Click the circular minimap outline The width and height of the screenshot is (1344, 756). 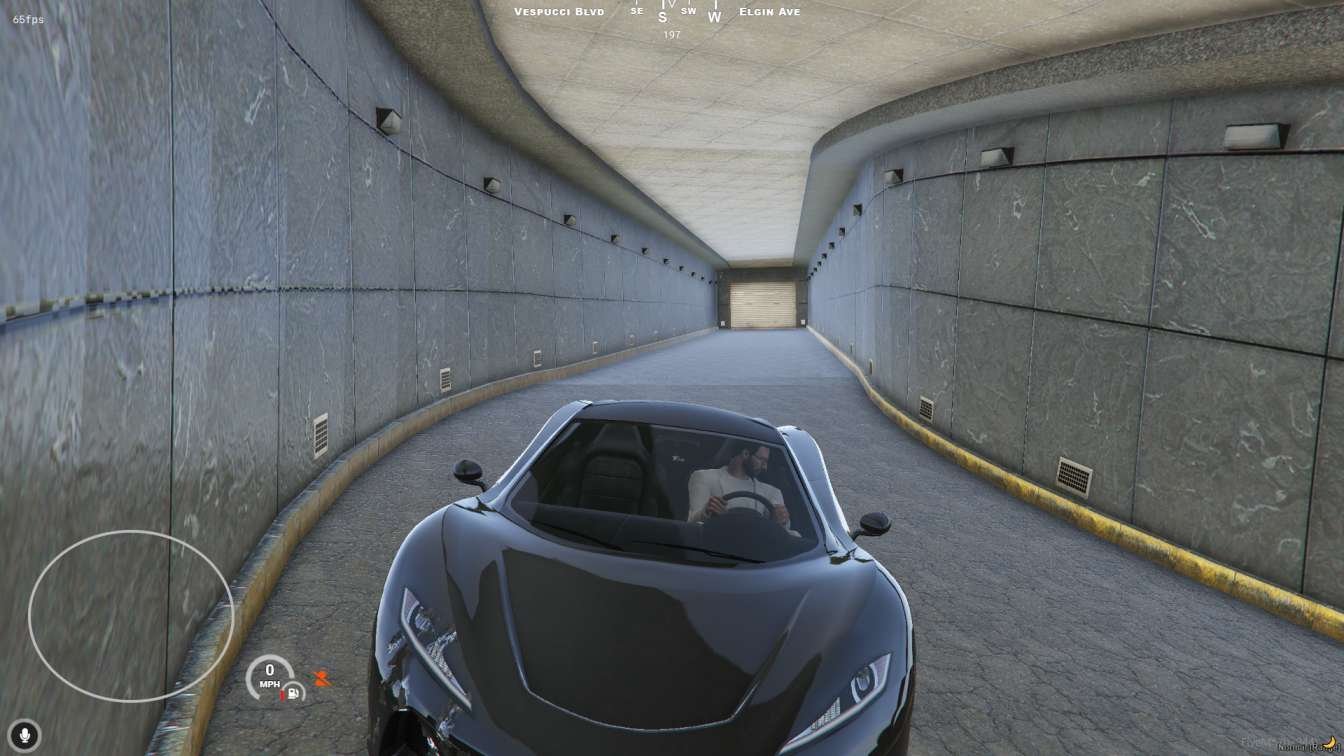point(131,615)
